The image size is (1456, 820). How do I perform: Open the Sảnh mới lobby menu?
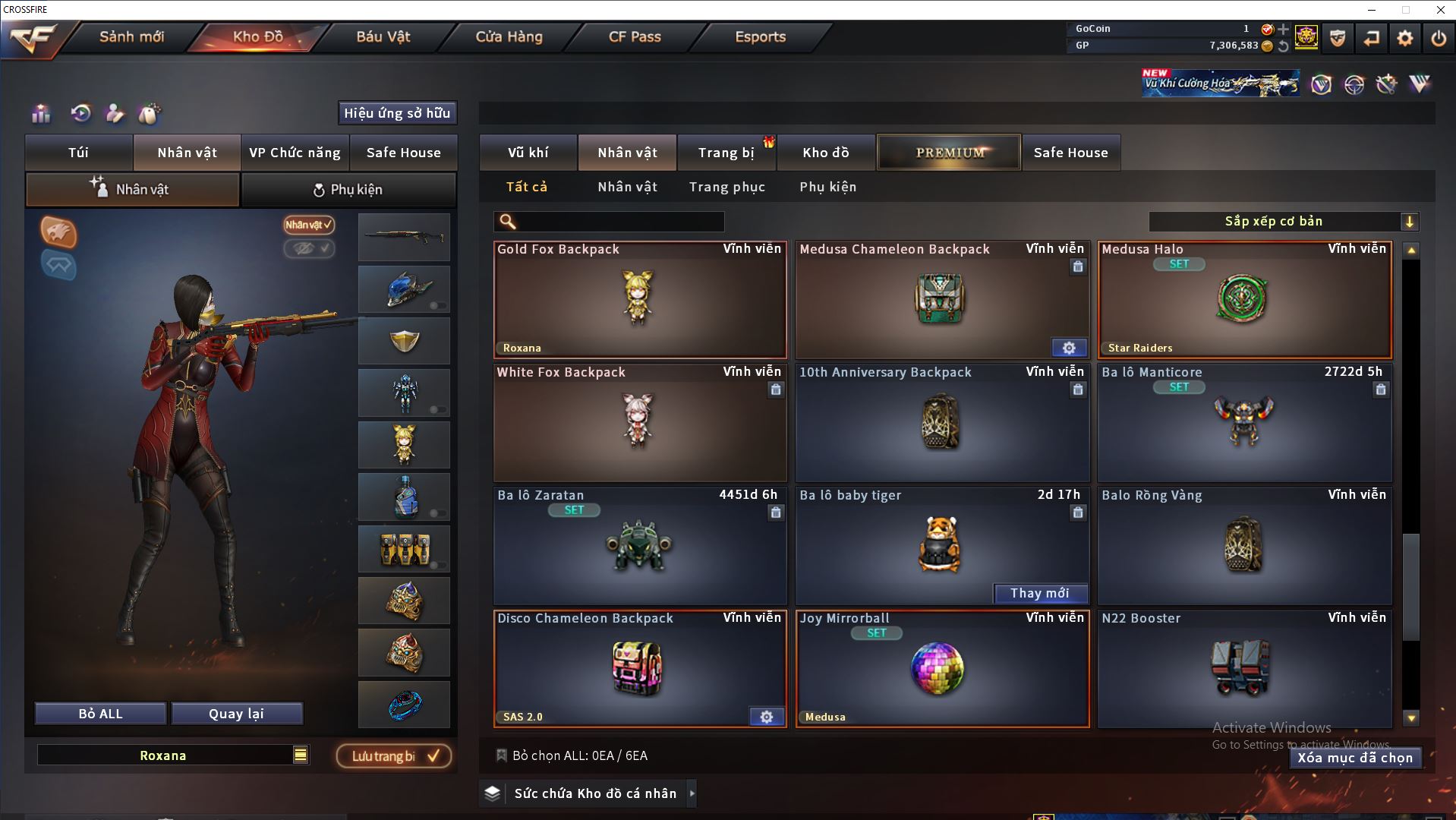coord(131,36)
